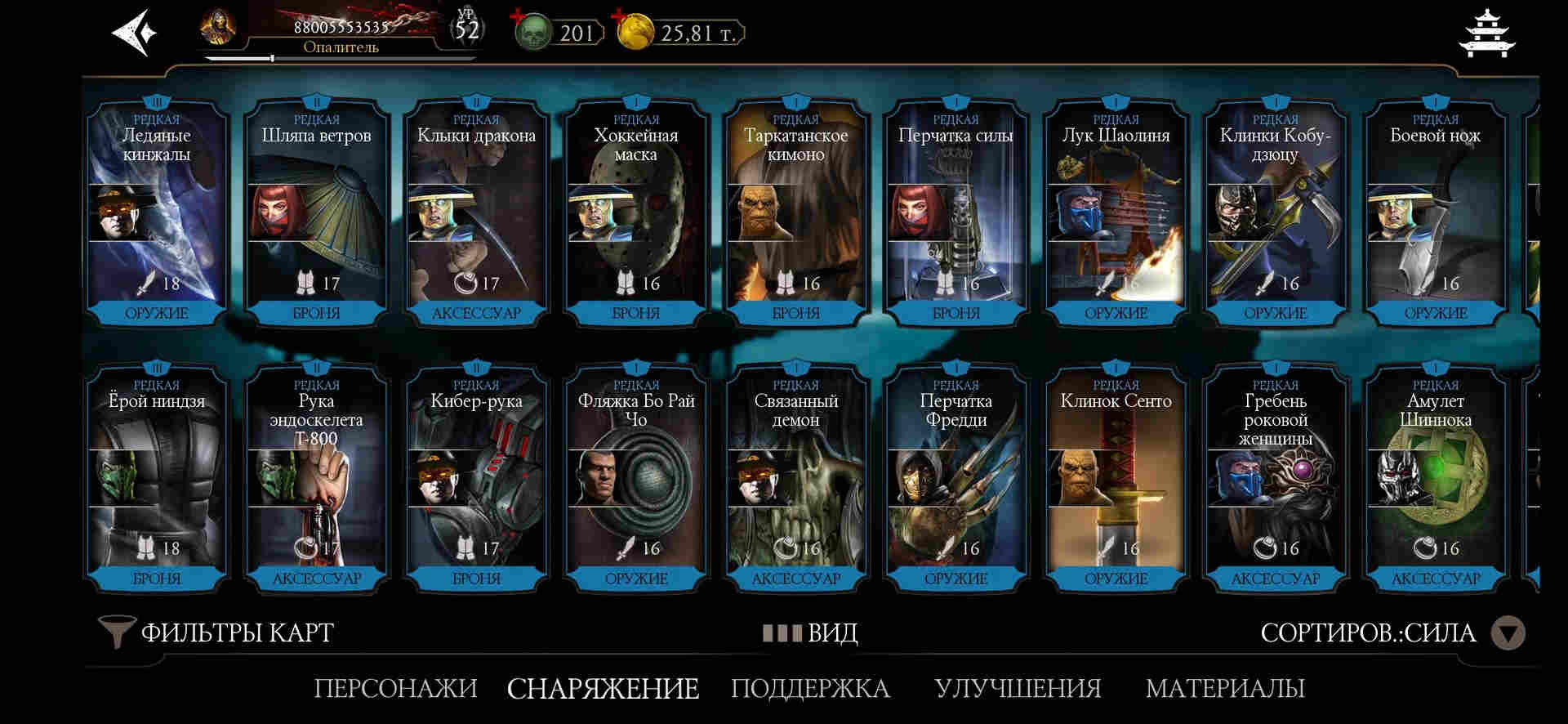Choose the Шляпа ветров armor card
The image size is (1568, 724).
click(x=316, y=214)
